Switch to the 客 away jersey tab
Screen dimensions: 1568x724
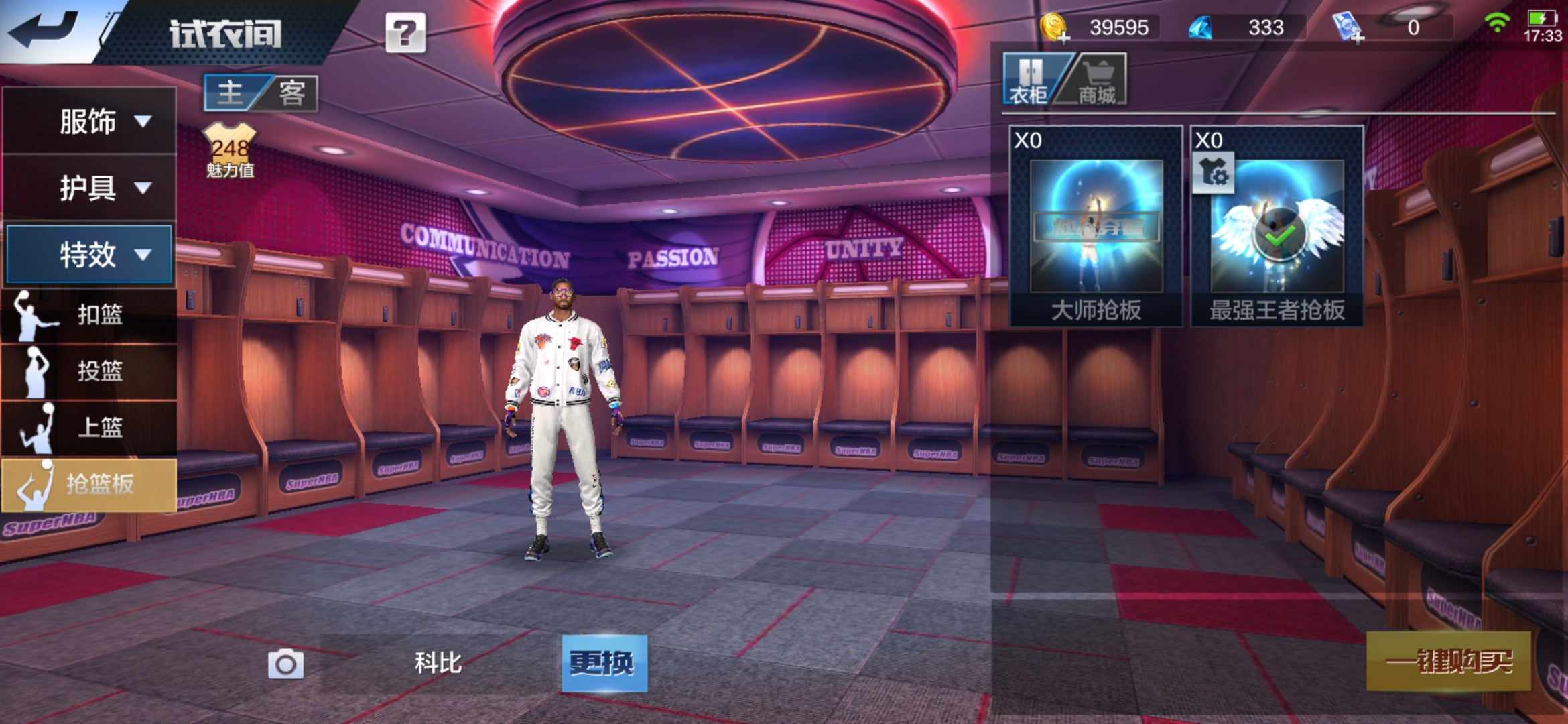(292, 93)
